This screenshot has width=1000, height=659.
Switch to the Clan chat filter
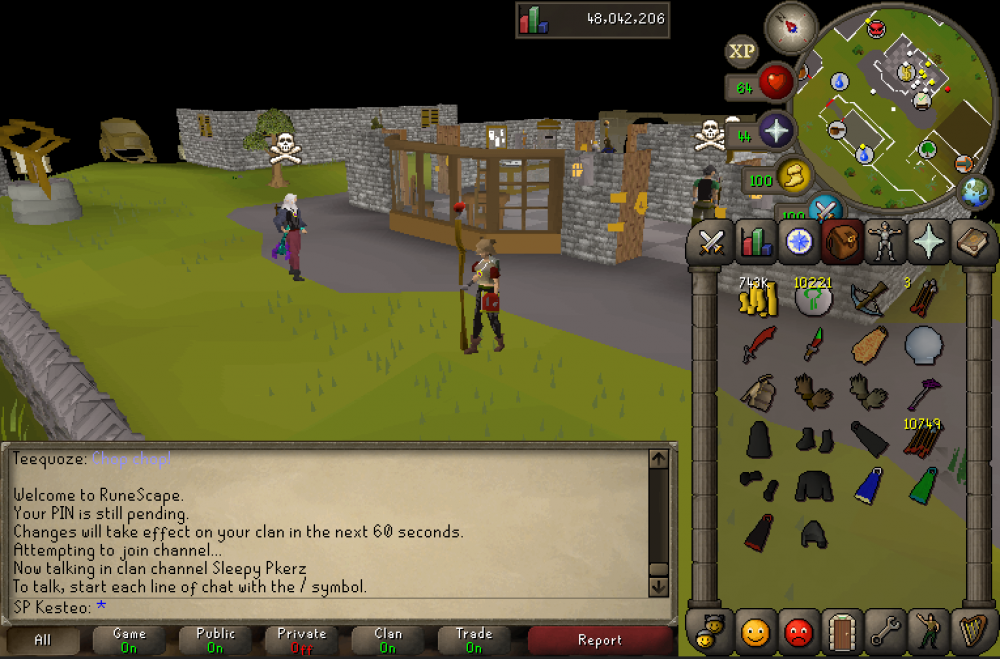pos(388,640)
